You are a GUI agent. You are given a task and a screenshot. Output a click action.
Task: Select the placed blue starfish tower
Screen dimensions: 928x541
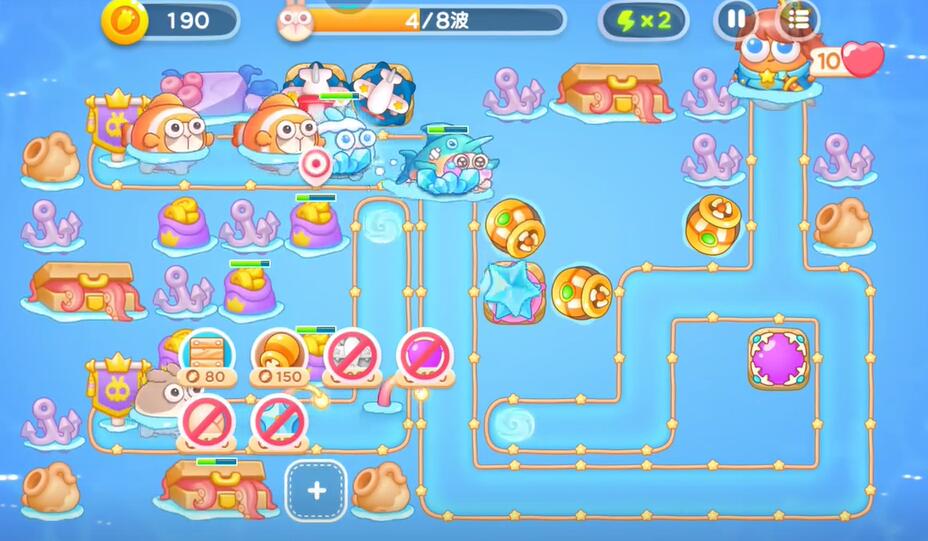click(x=514, y=292)
